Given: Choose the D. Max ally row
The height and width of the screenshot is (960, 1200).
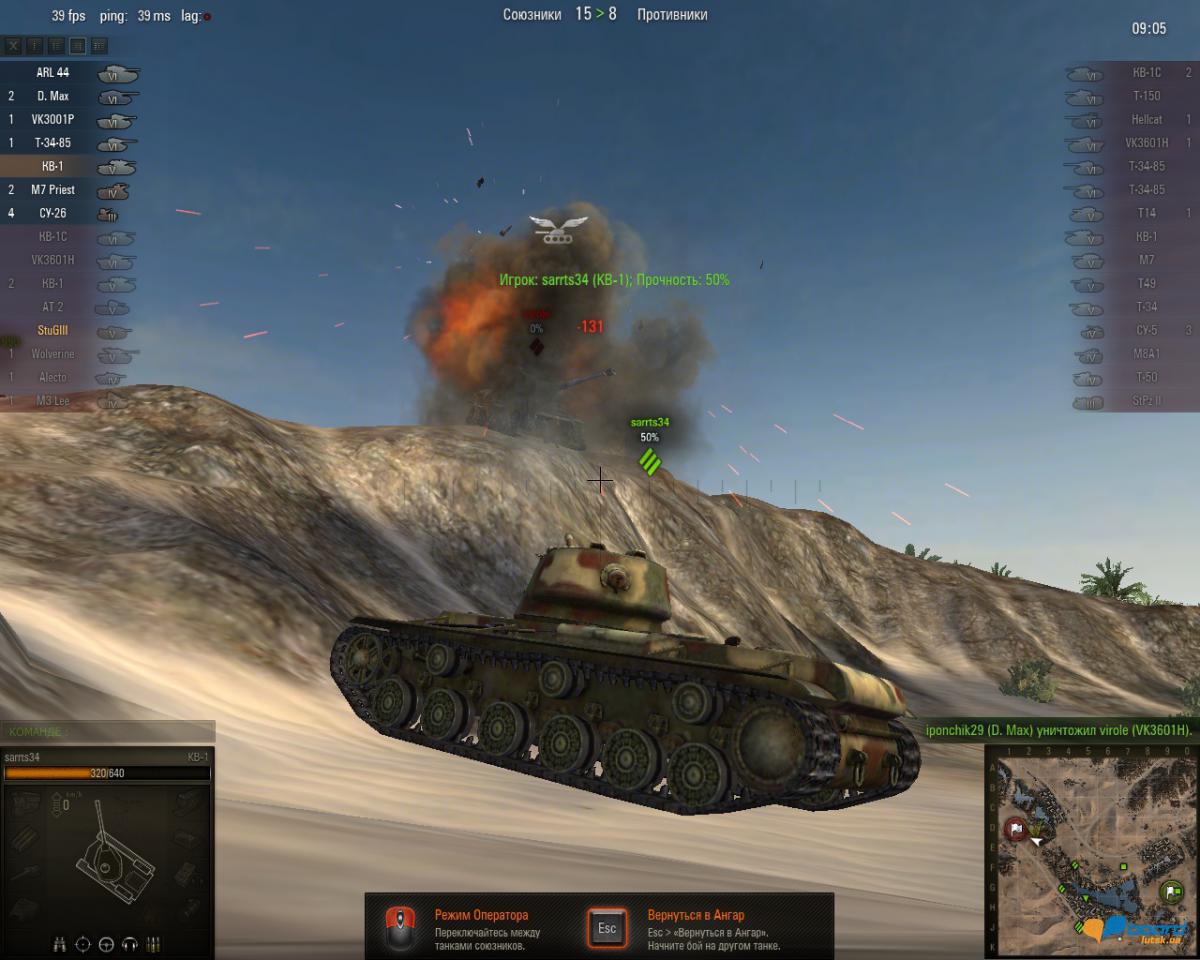Looking at the screenshot, I should point(53,96).
